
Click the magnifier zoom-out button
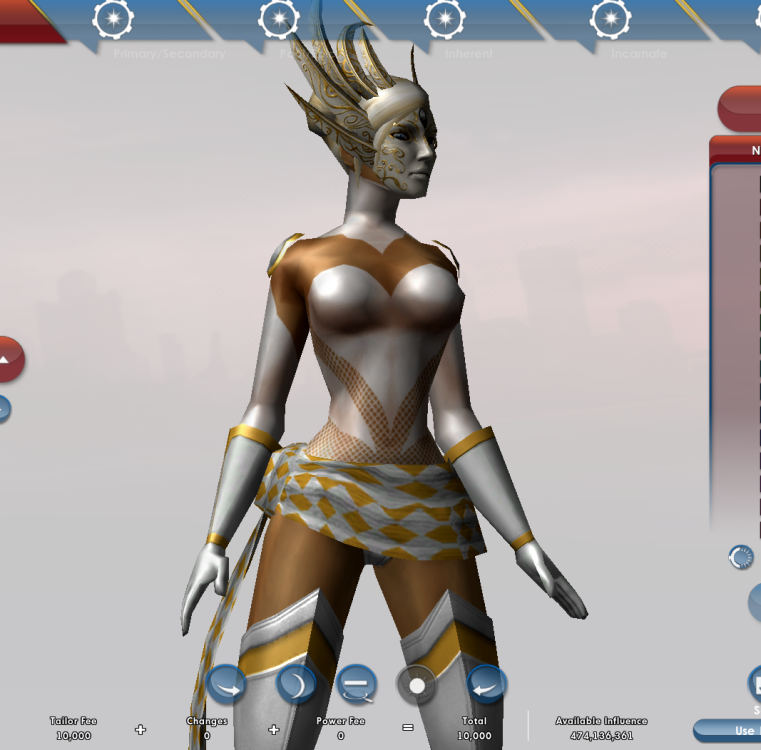356,685
